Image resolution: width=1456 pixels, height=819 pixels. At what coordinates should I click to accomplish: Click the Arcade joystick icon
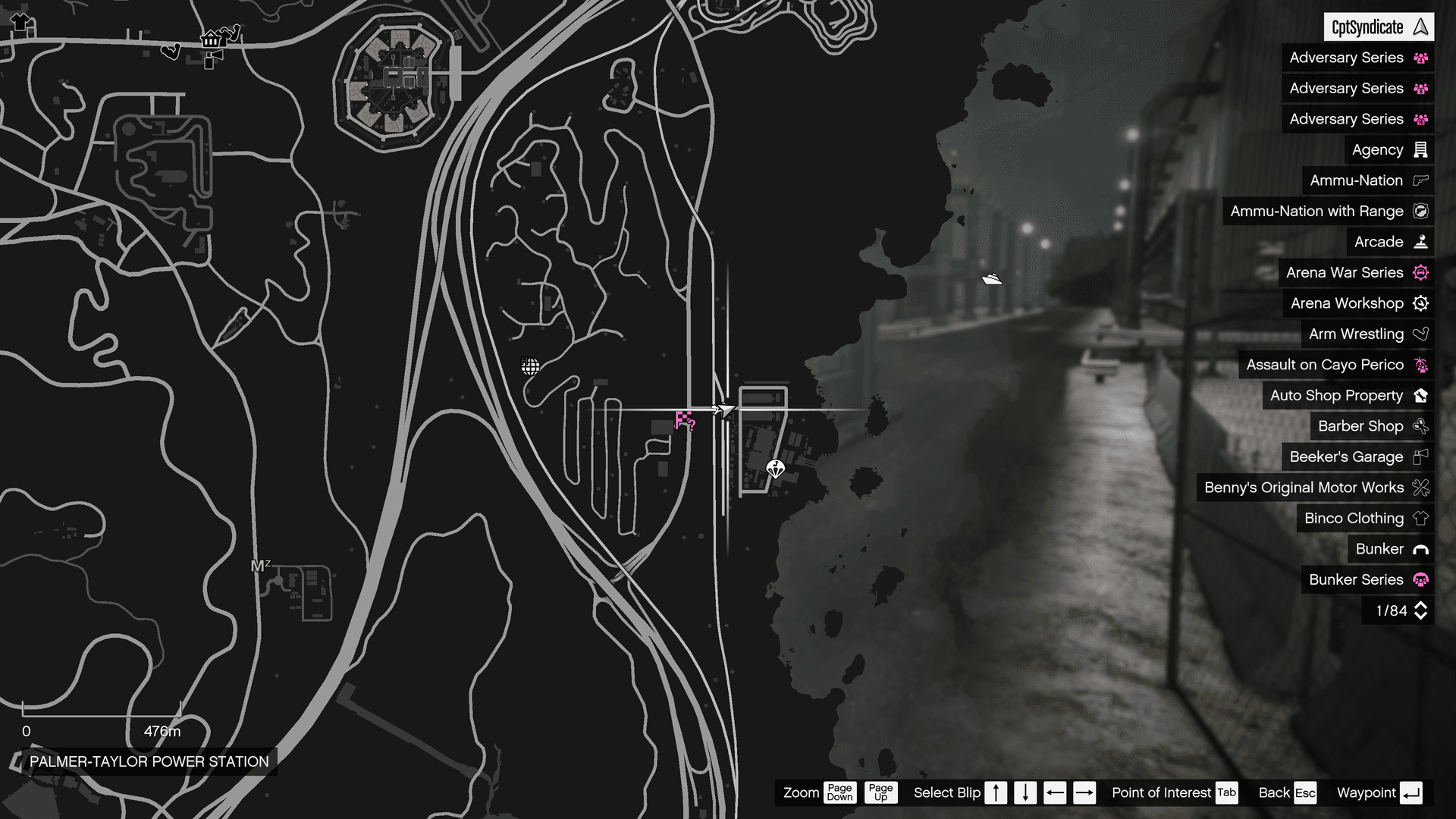1421,242
